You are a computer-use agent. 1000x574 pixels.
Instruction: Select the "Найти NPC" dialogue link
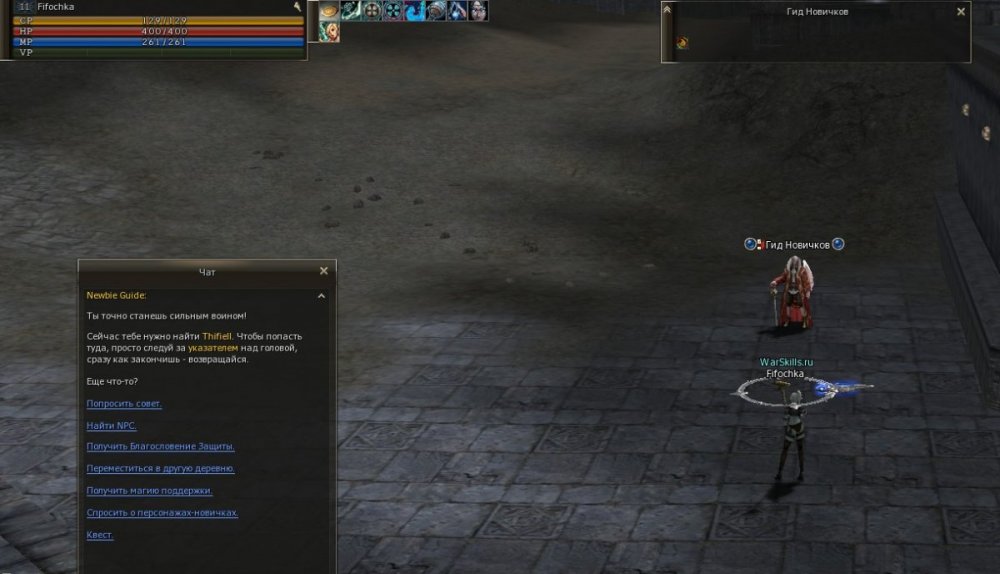(x=112, y=426)
